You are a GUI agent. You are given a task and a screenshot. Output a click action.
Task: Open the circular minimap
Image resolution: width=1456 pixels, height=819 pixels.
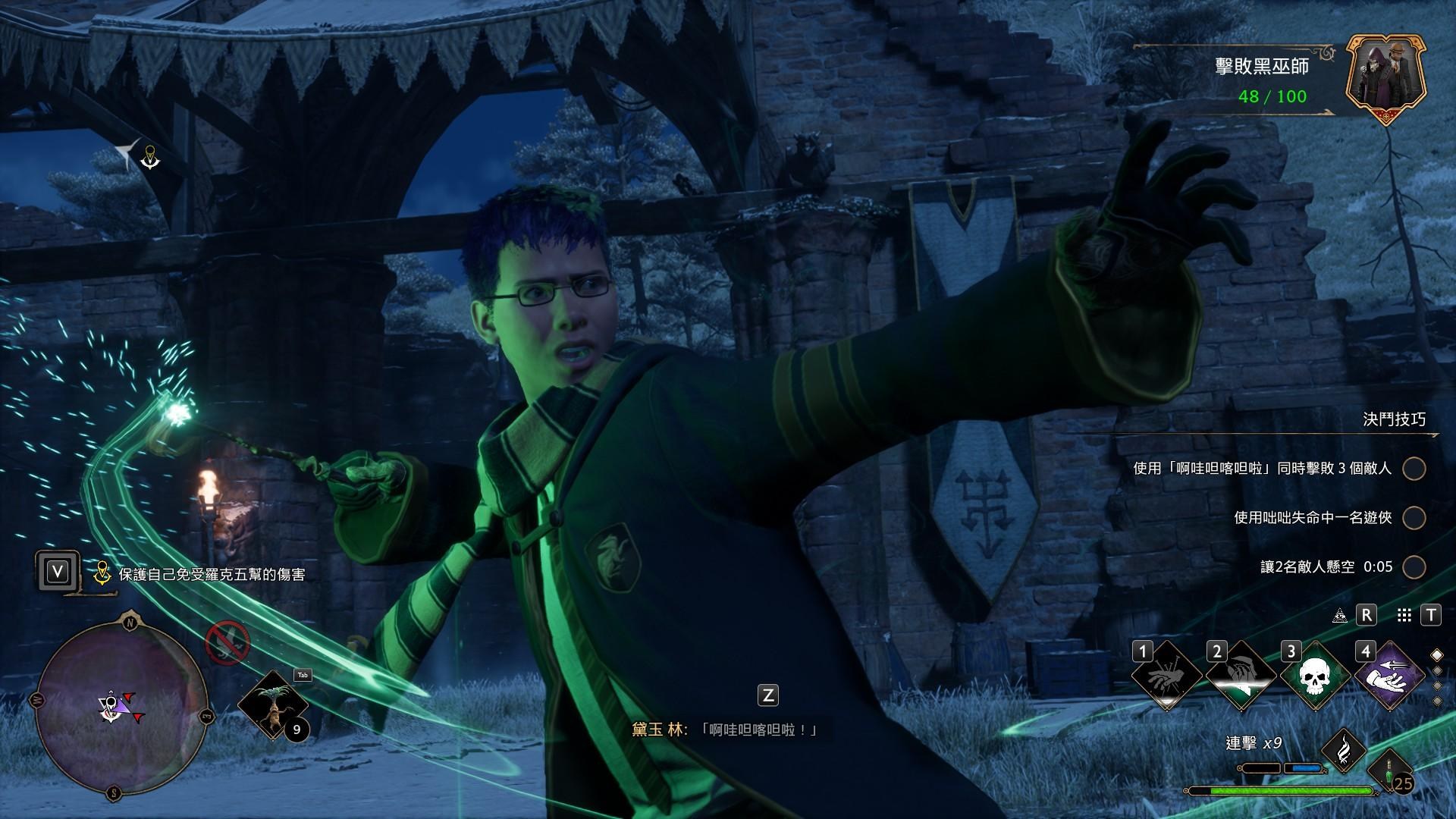click(121, 707)
